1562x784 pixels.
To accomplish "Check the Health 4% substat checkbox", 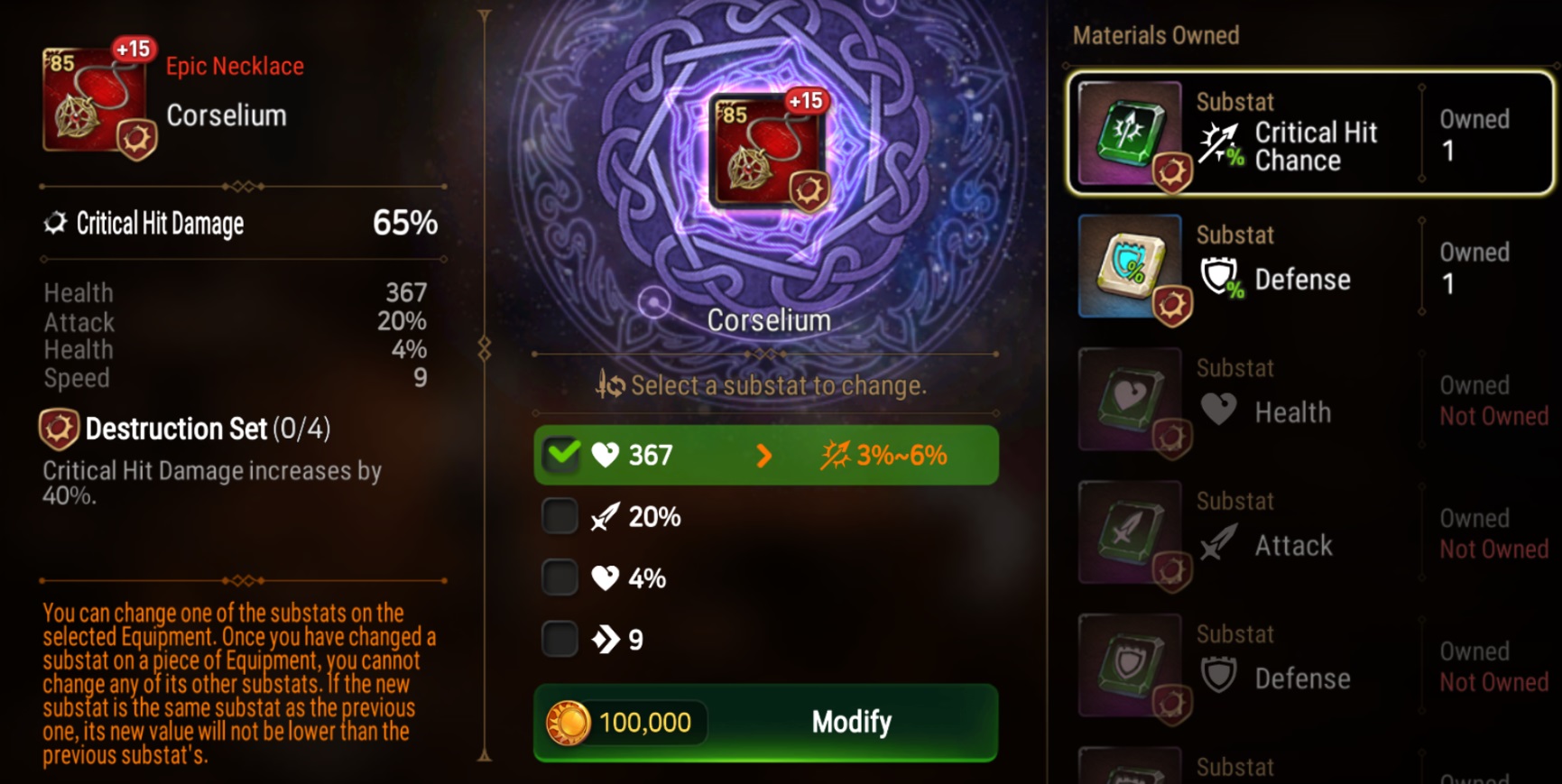I will coord(559,577).
